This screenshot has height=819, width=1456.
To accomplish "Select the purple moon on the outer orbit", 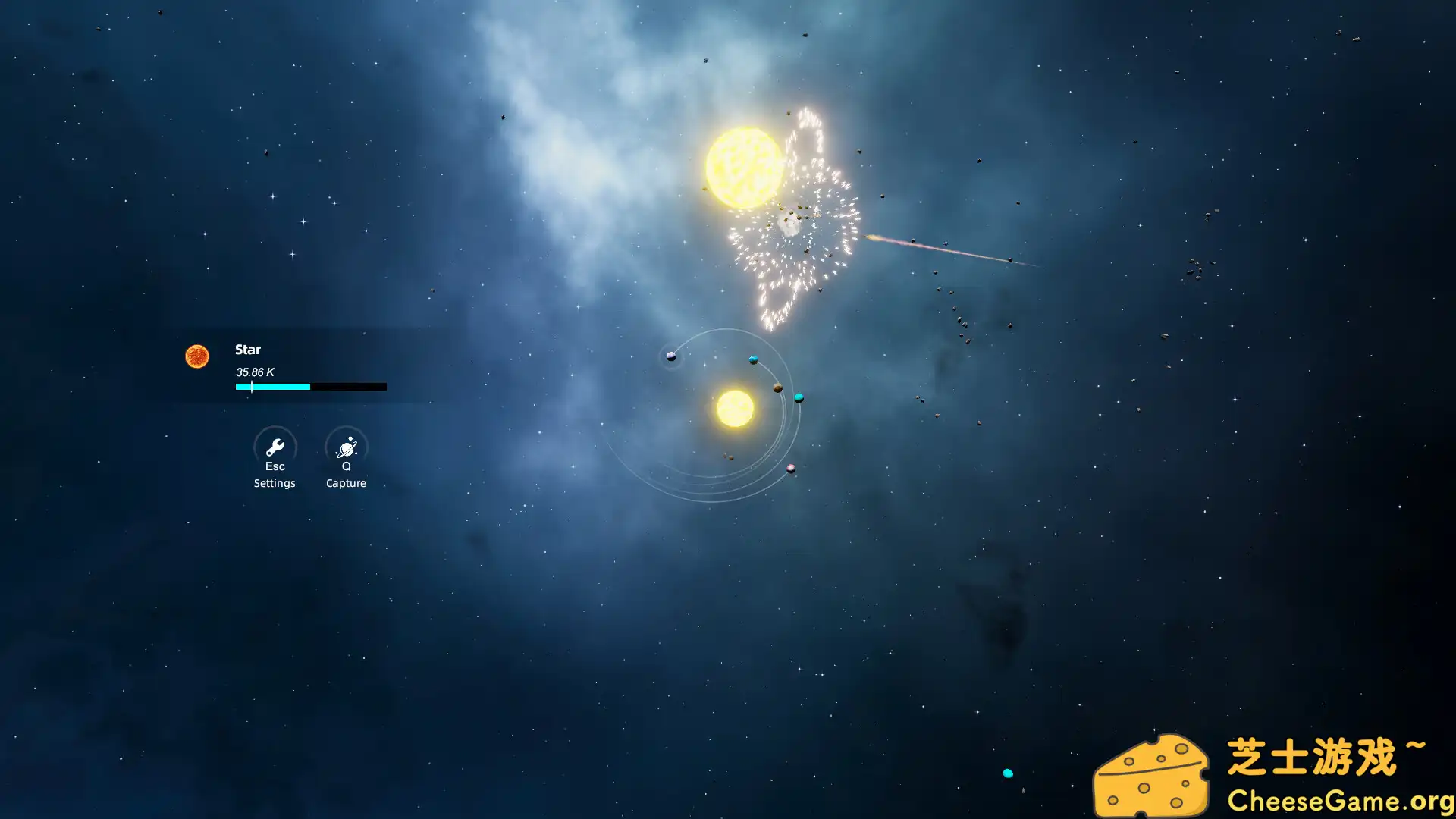I will click(671, 356).
